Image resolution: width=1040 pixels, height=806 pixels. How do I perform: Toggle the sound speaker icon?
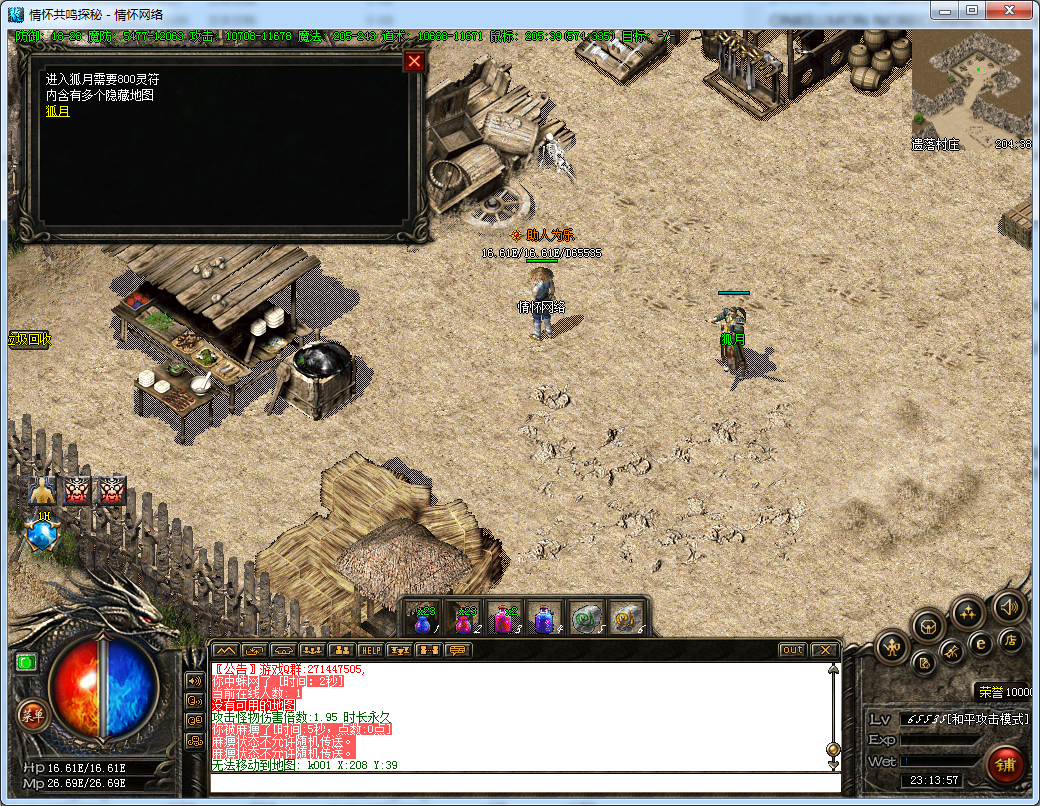(x=1007, y=606)
